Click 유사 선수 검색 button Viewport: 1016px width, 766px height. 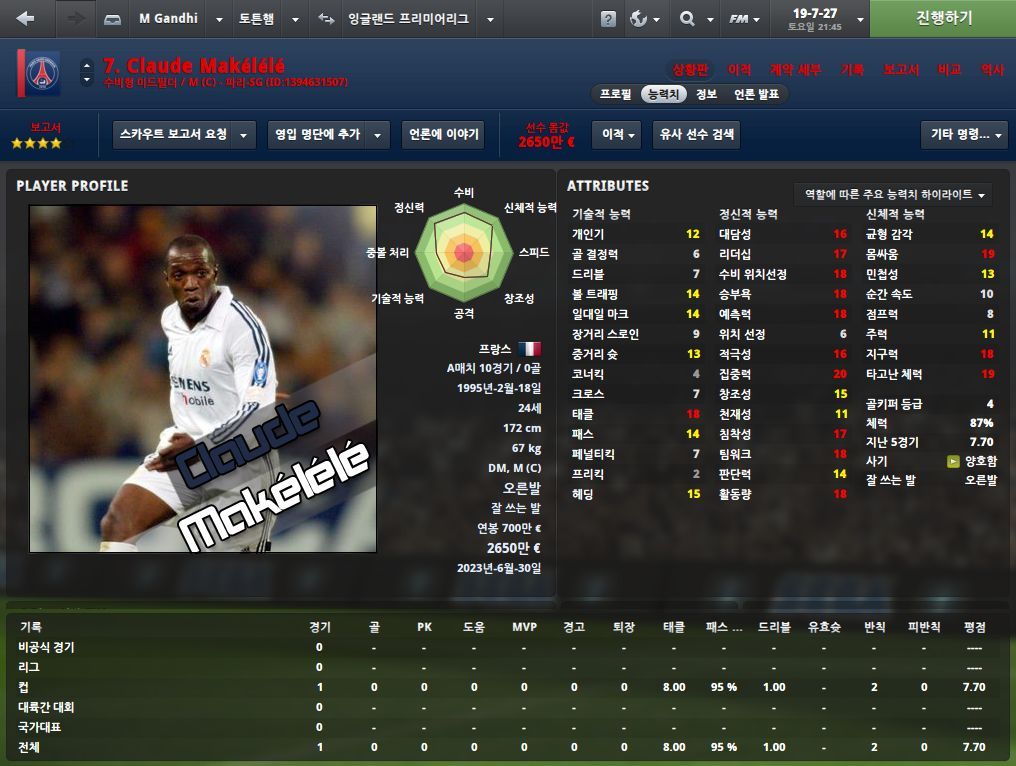[x=696, y=135]
